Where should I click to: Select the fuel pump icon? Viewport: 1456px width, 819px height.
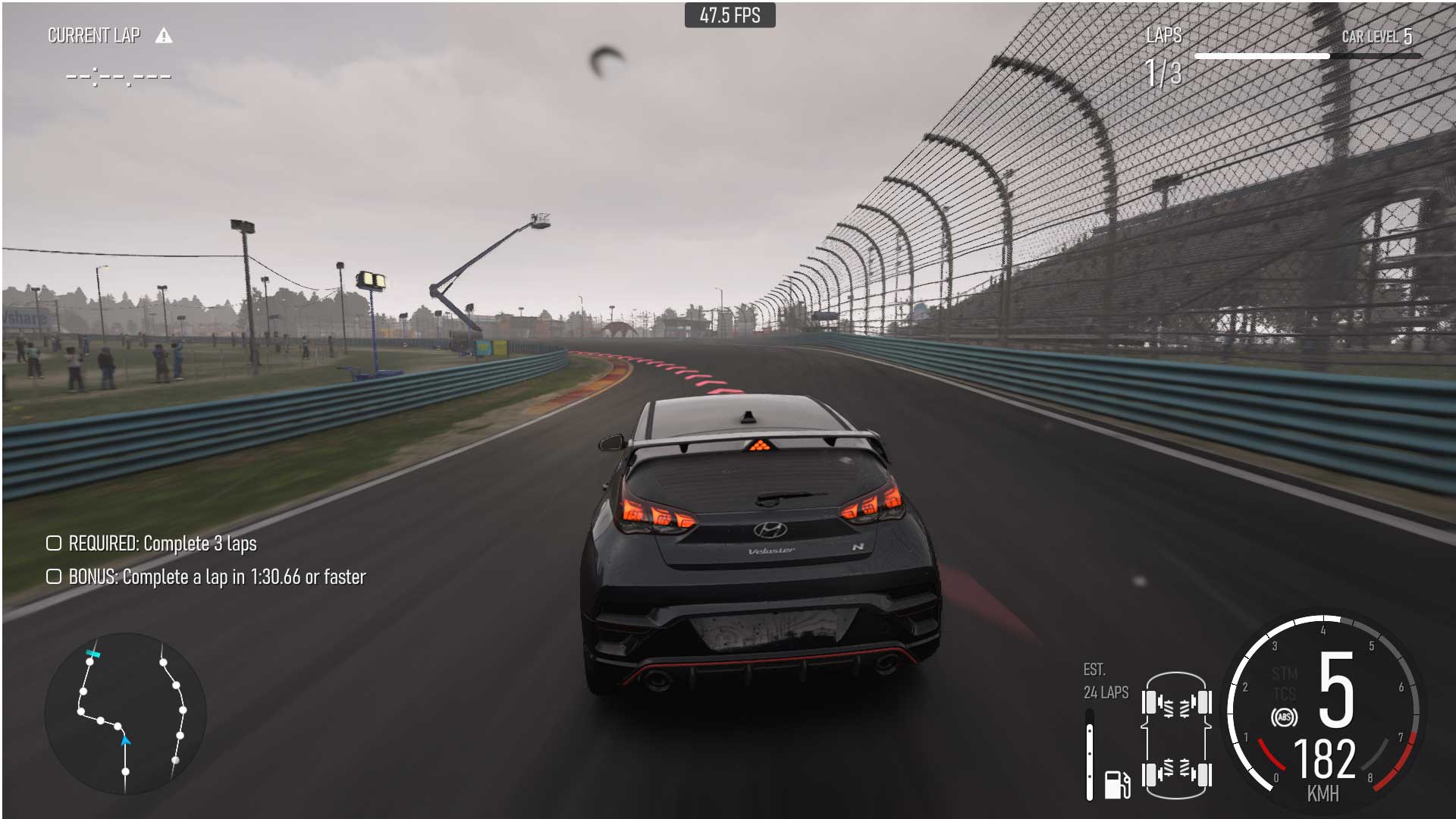click(1116, 784)
